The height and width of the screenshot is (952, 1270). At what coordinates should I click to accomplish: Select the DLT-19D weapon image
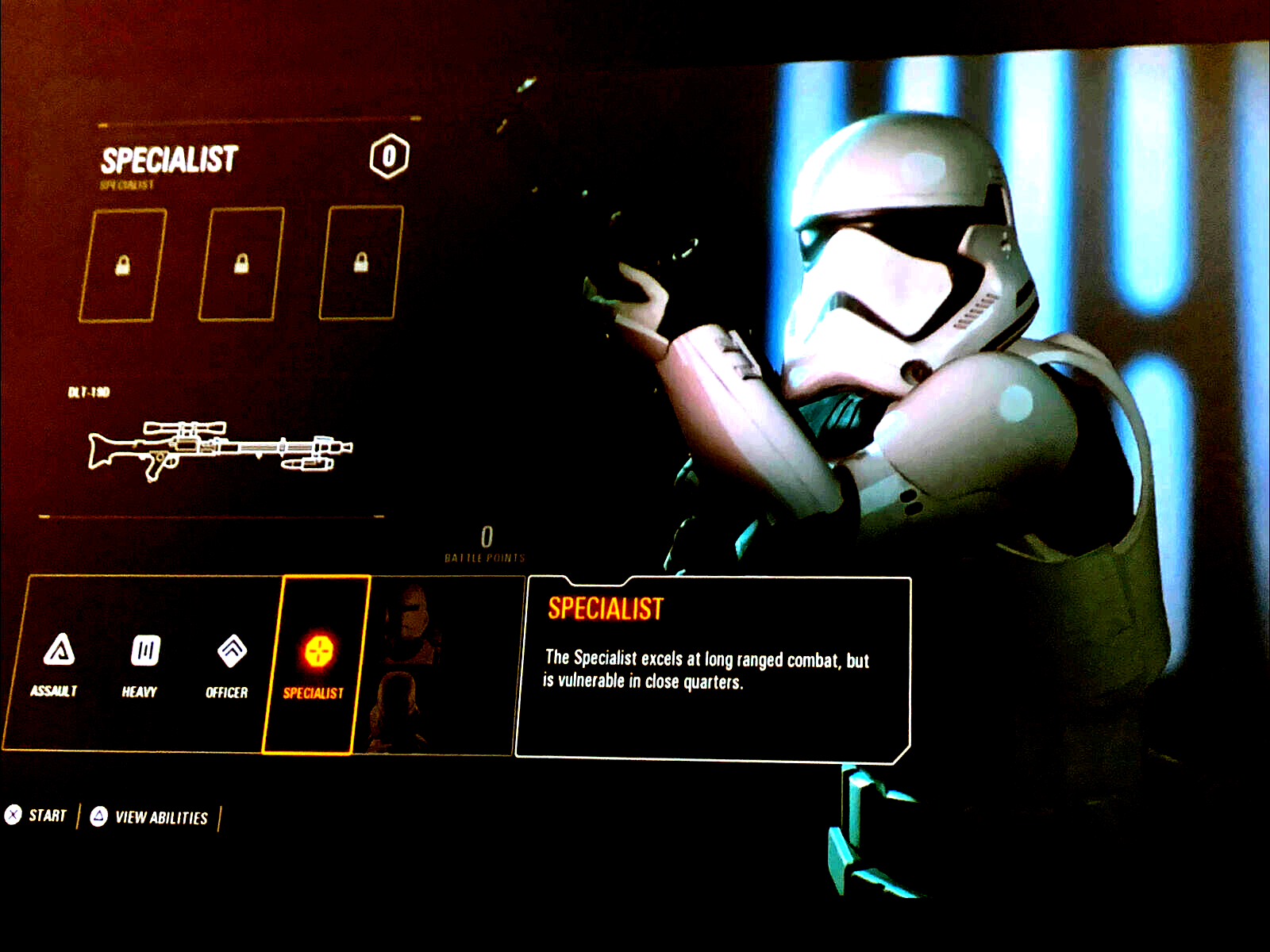click(x=220, y=450)
